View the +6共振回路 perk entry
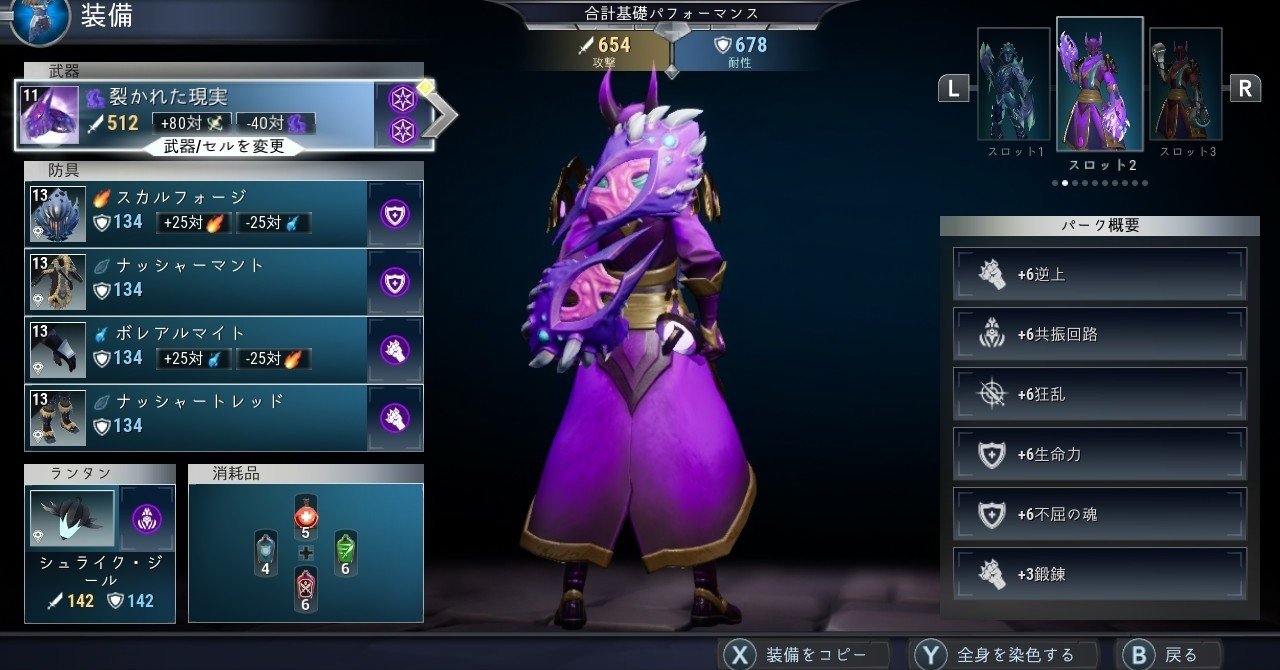 1100,334
